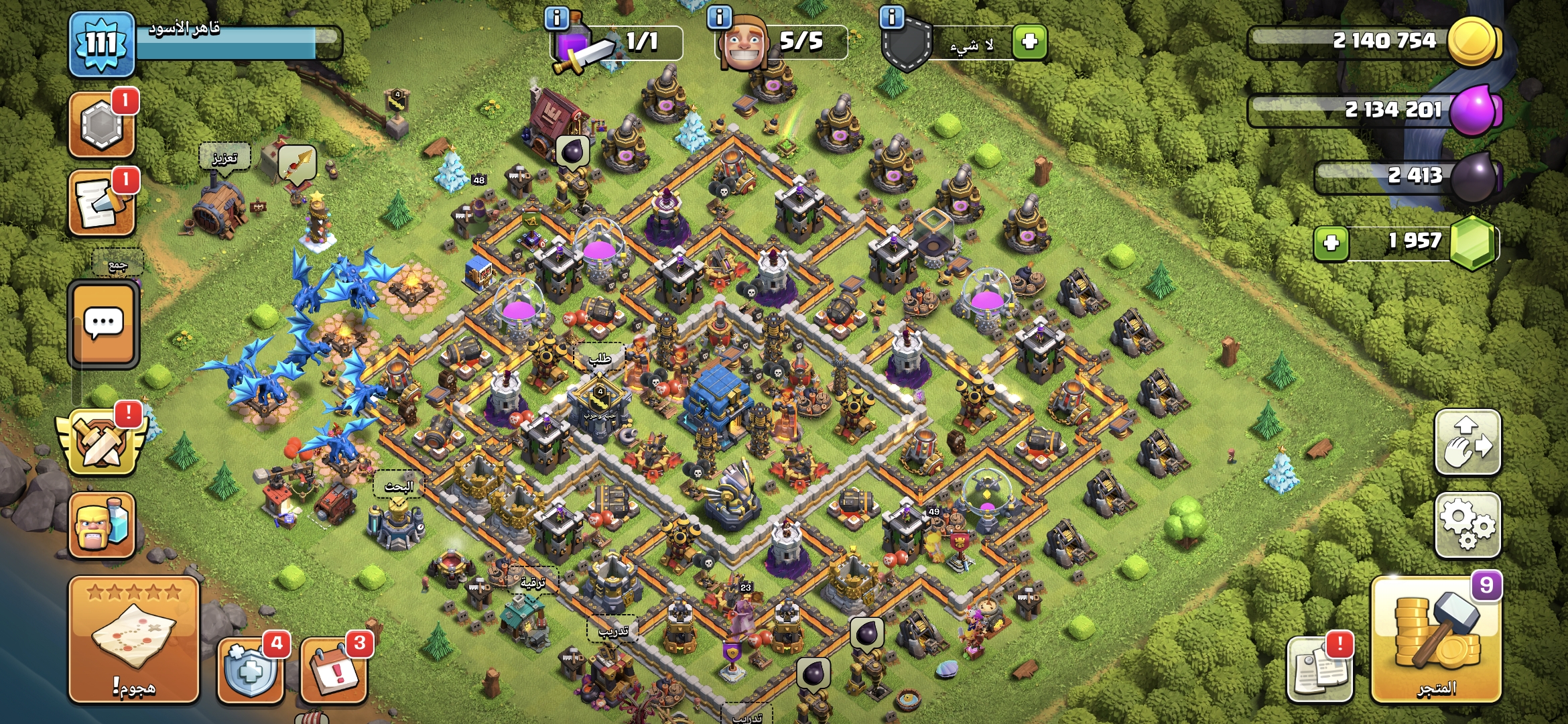
Task: Open the shield plus button with badge 4
Action: click(251, 668)
